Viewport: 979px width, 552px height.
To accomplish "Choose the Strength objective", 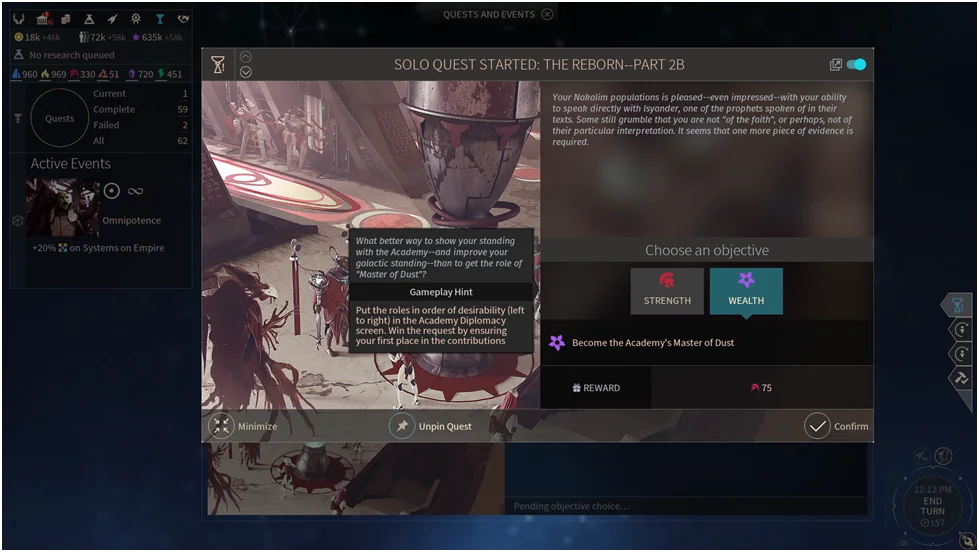I will coord(667,290).
